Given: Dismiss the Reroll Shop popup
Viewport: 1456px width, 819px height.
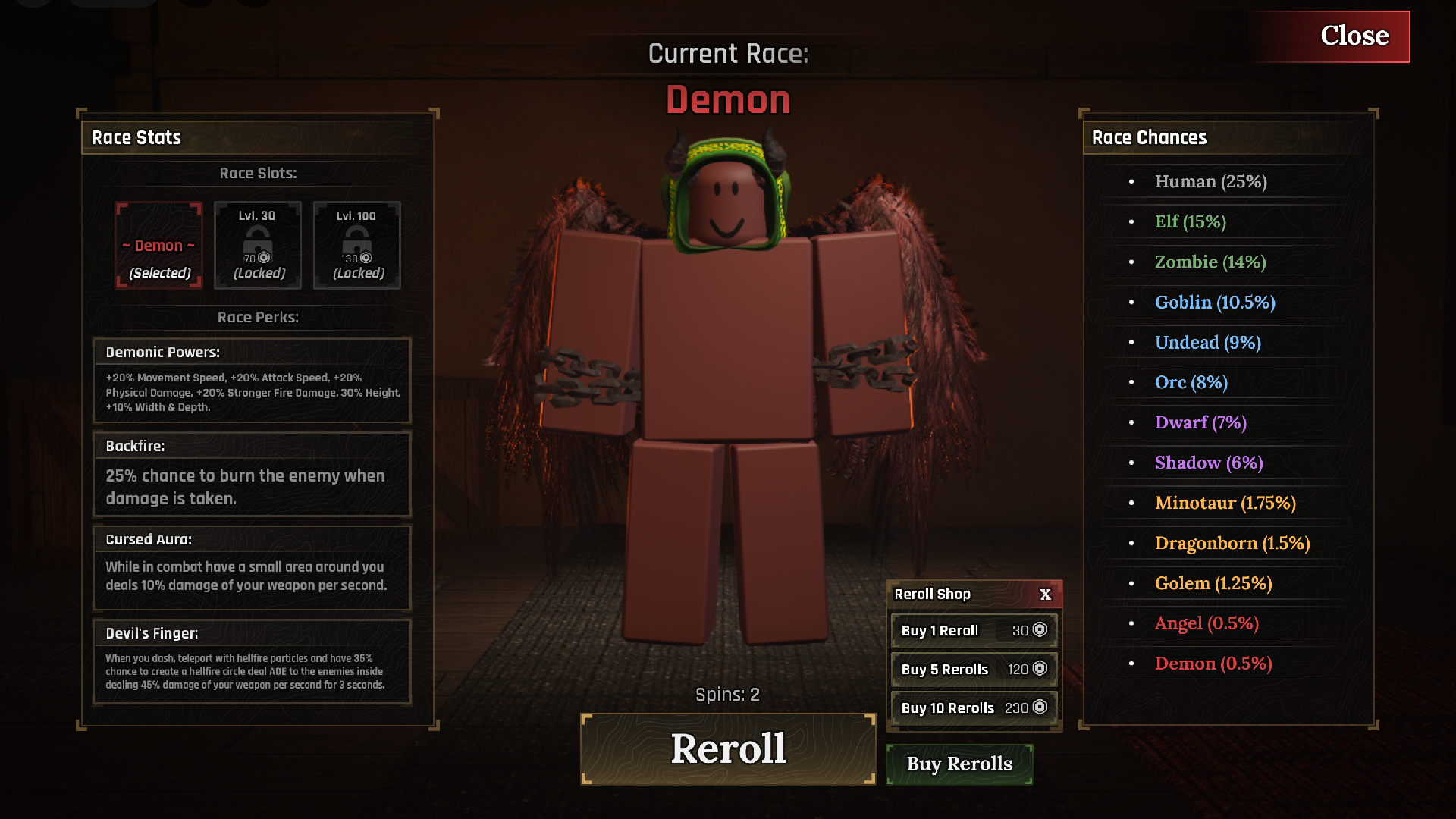Looking at the screenshot, I should coord(1046,595).
